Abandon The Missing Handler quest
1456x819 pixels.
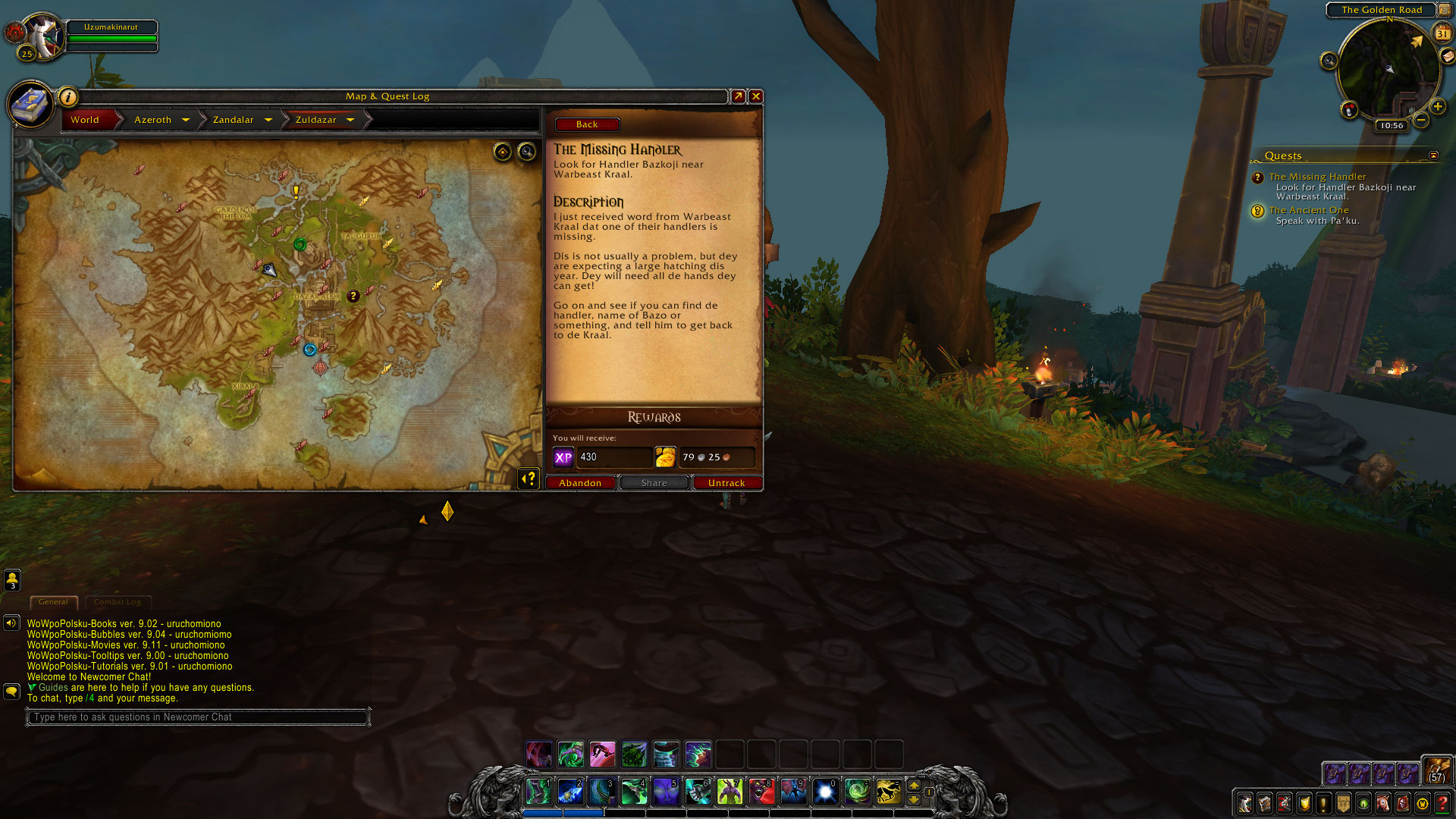point(581,483)
